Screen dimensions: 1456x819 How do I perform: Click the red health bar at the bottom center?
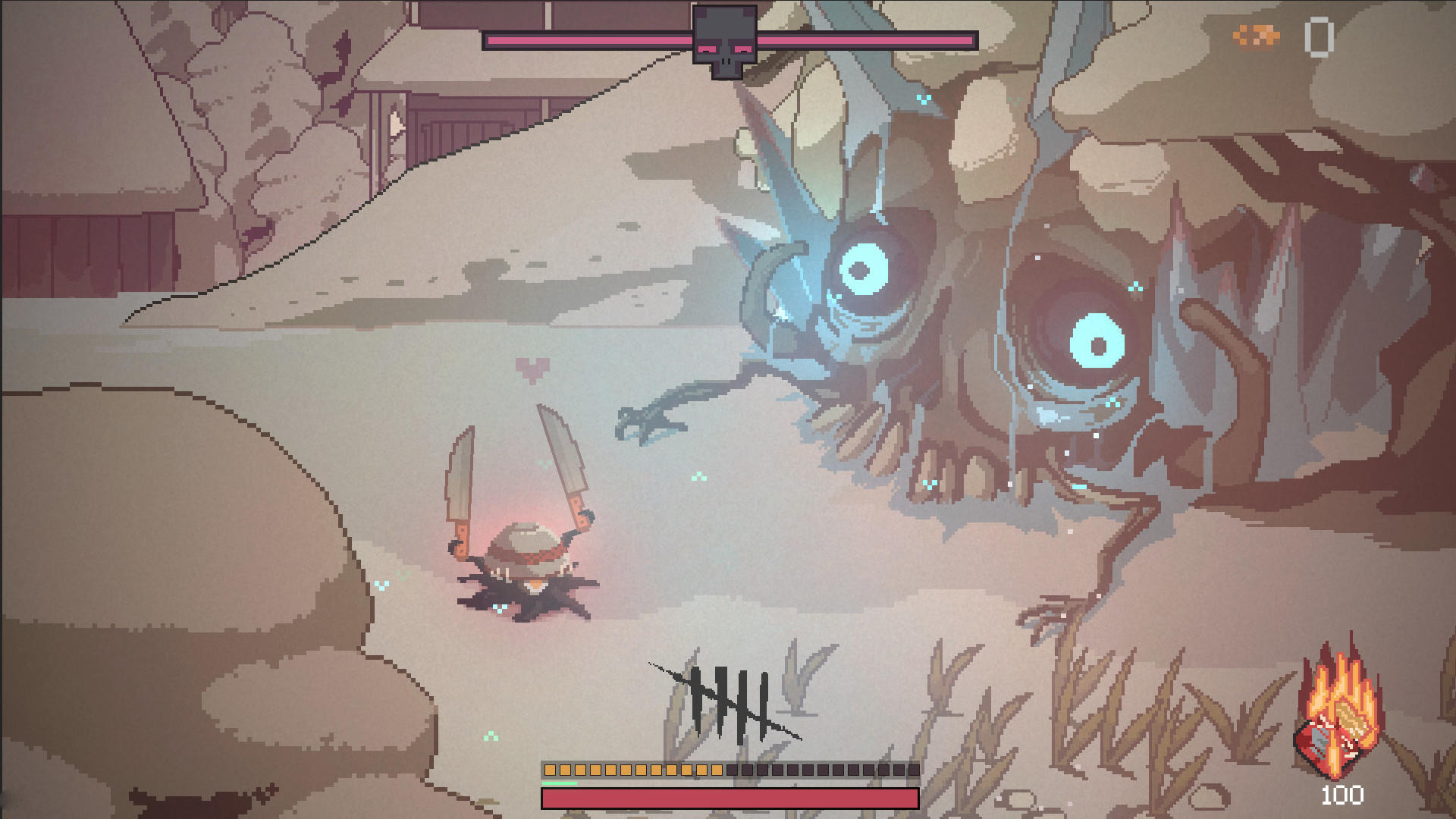coord(728,796)
